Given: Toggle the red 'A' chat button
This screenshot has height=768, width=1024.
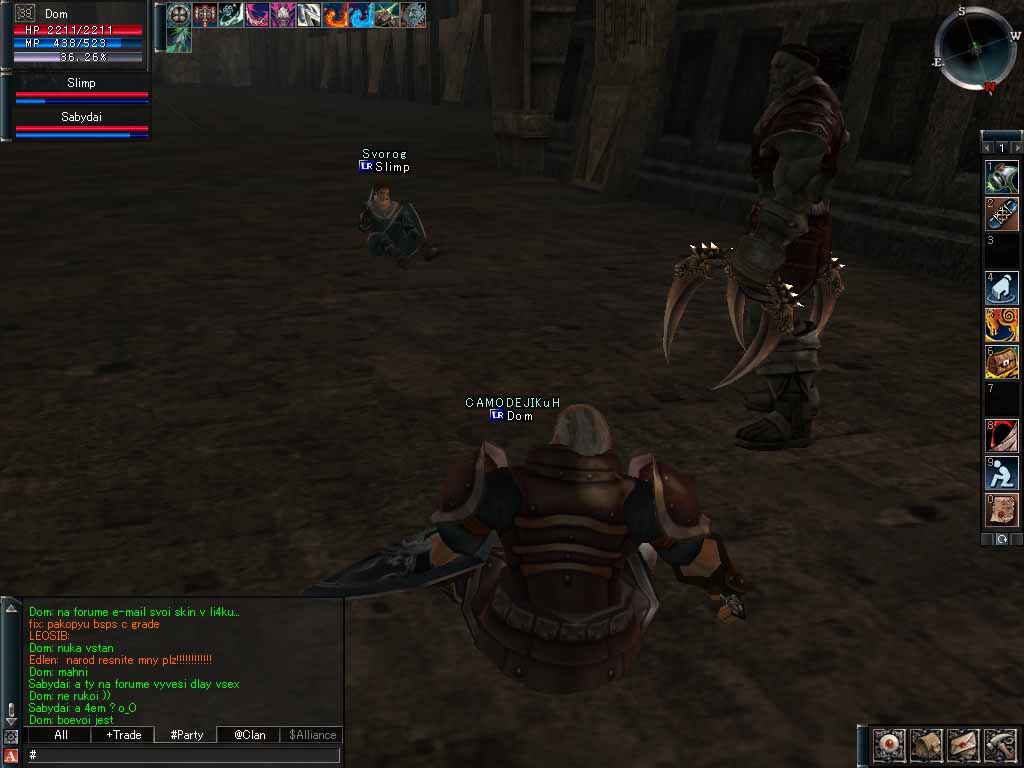Looking at the screenshot, I should 11,756.
